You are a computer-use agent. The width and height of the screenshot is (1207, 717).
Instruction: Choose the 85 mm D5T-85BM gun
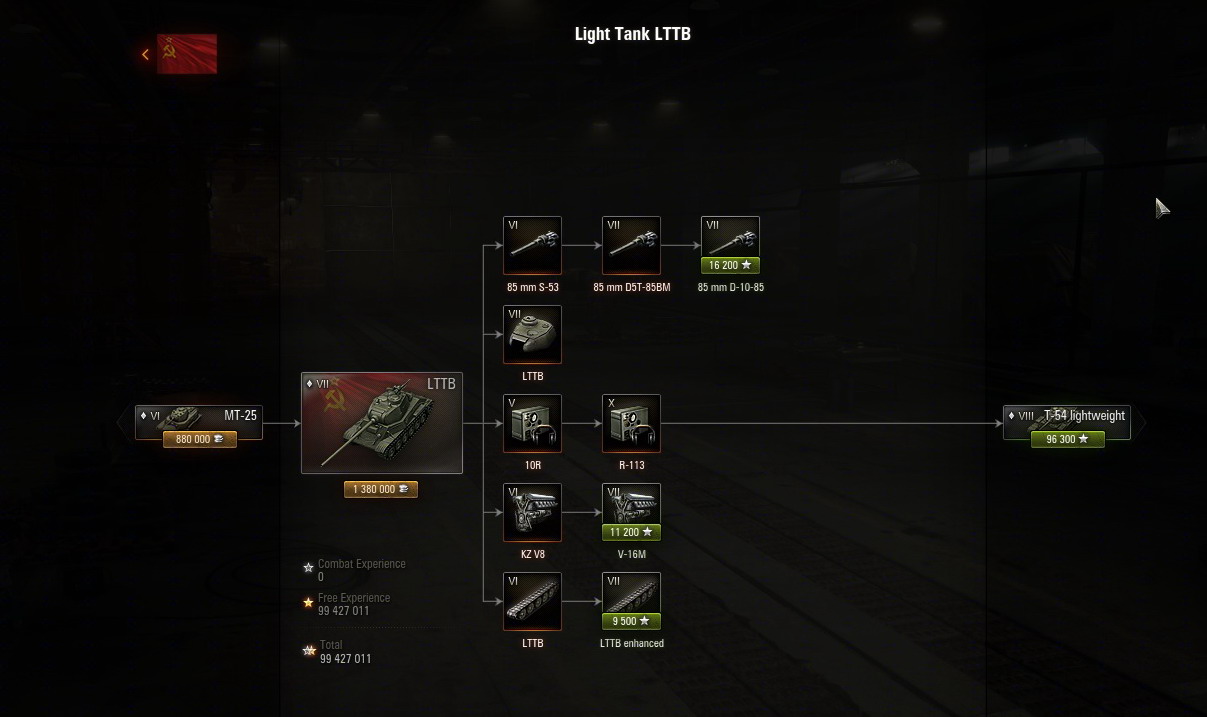[631, 245]
